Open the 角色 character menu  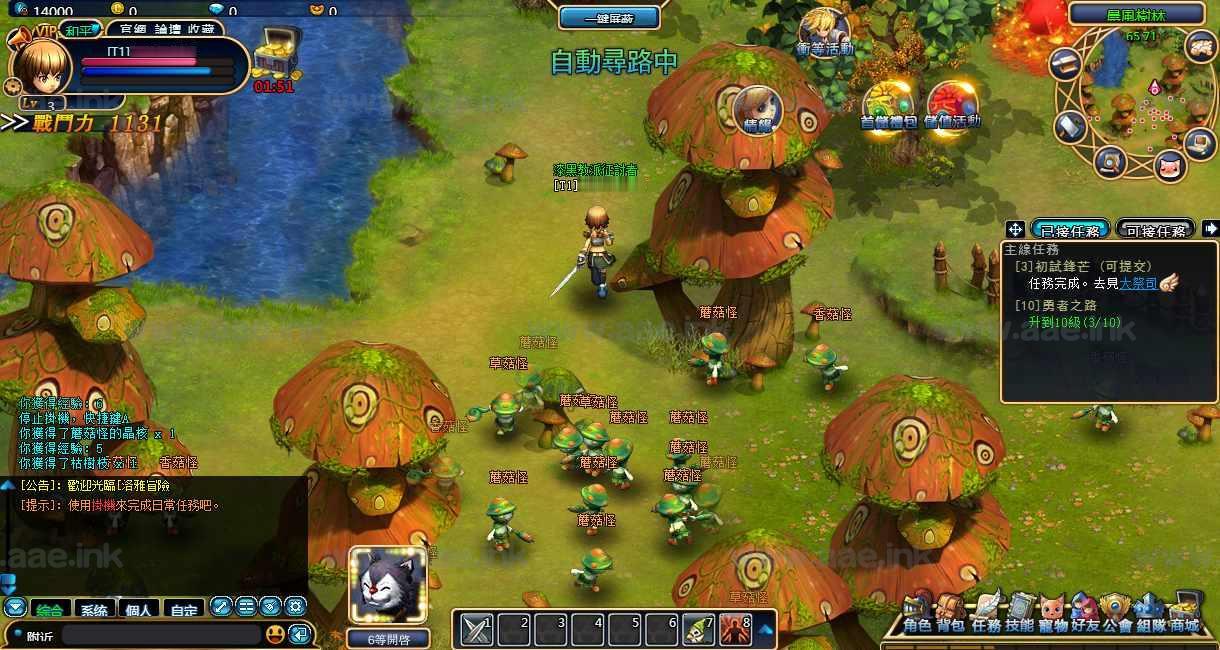tap(917, 611)
